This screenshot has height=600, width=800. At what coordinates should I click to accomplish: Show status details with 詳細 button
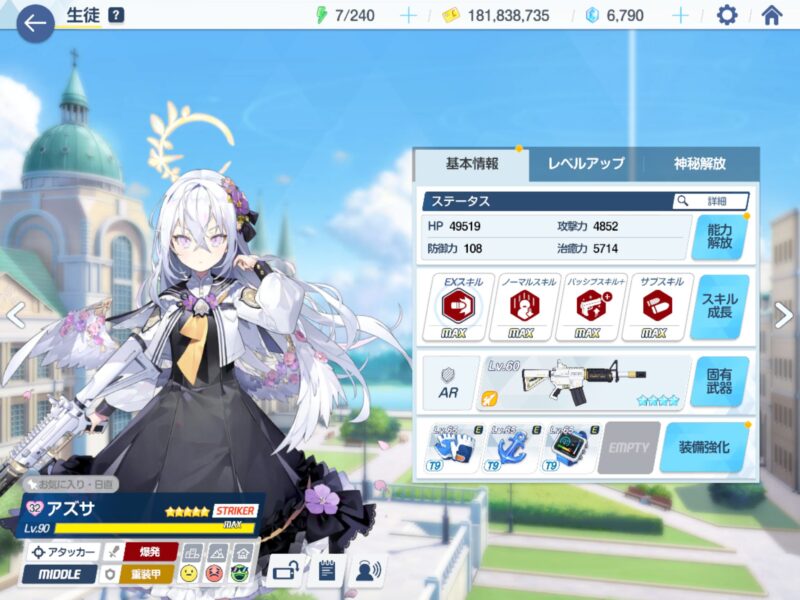click(x=711, y=201)
